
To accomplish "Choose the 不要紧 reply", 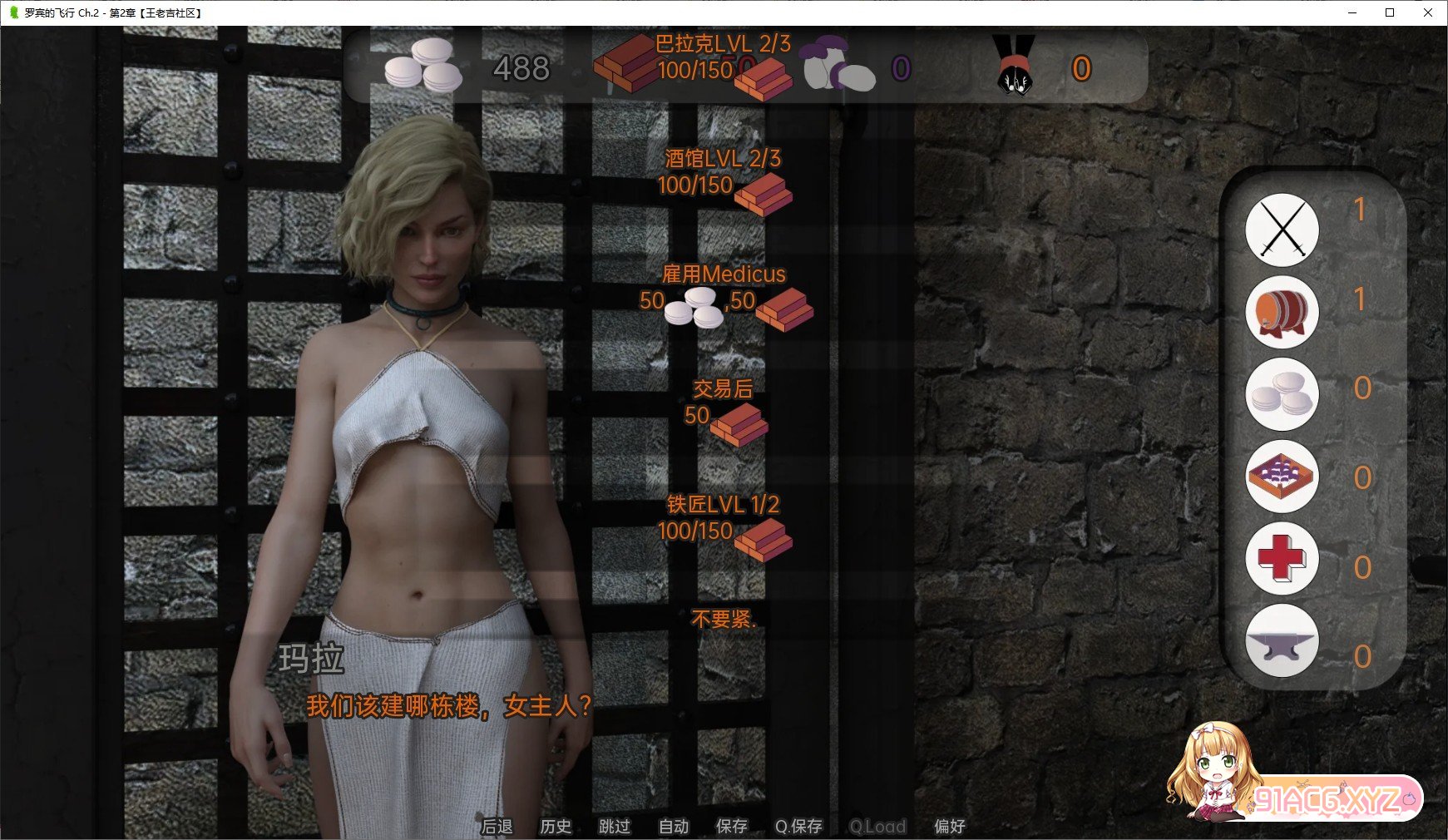I will click(723, 620).
